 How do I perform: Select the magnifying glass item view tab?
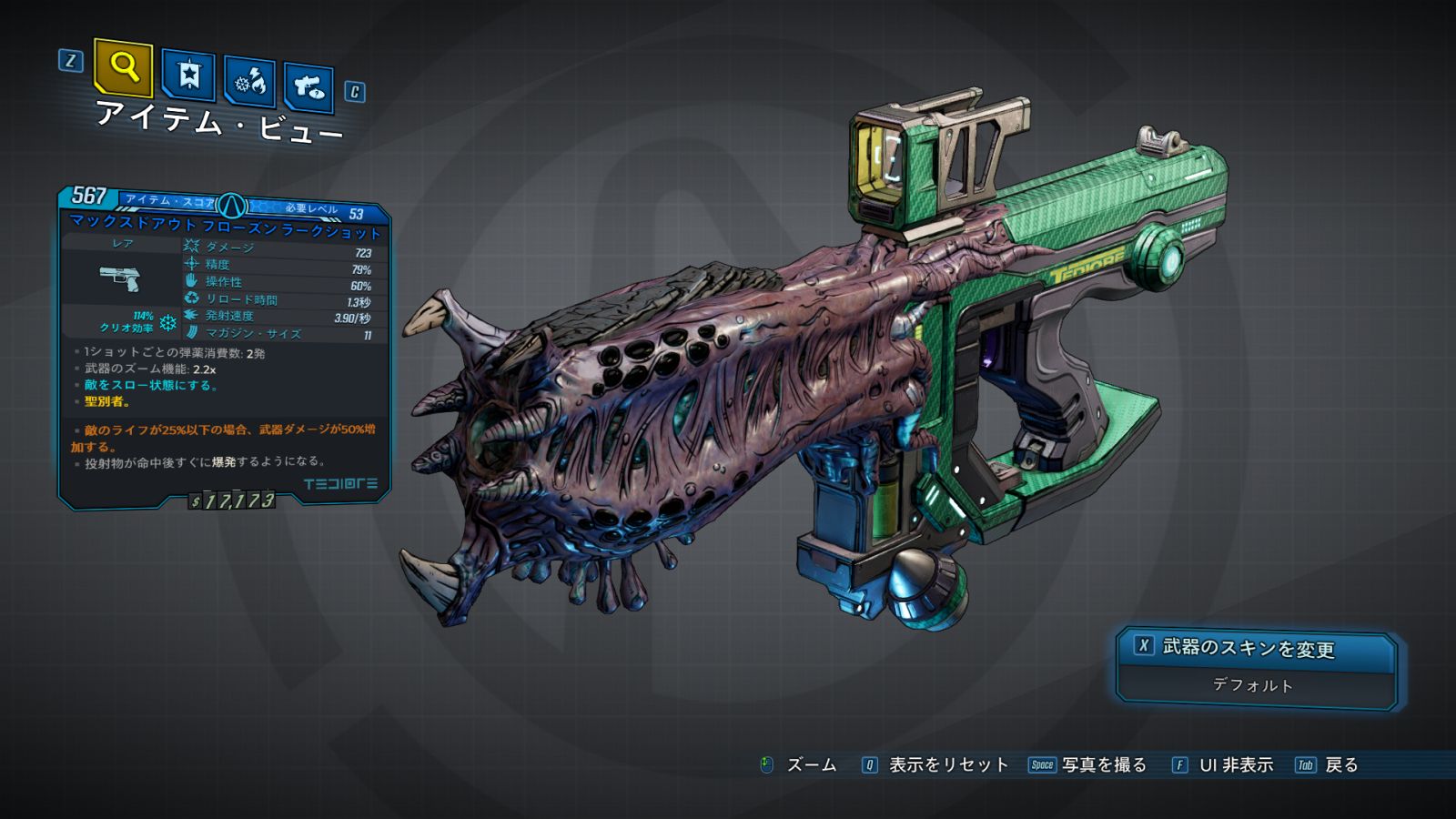click(123, 67)
